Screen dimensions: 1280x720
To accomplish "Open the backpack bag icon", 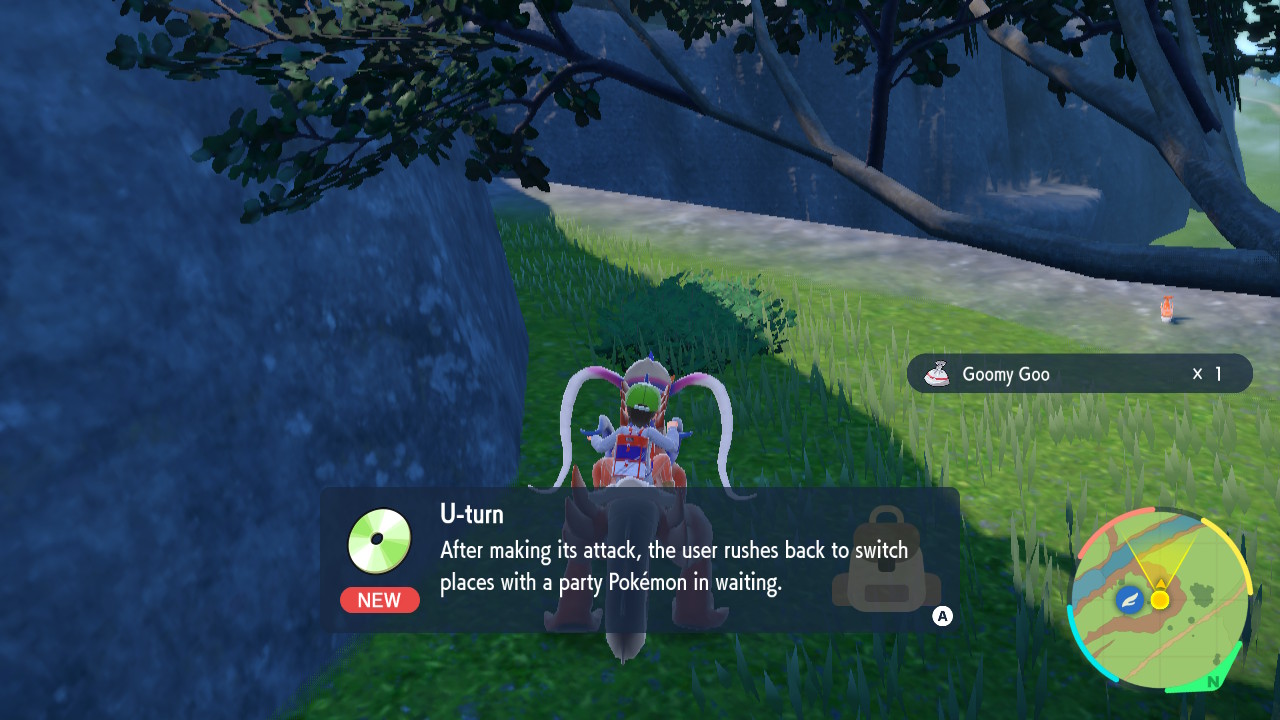I will pyautogui.click(x=885, y=560).
